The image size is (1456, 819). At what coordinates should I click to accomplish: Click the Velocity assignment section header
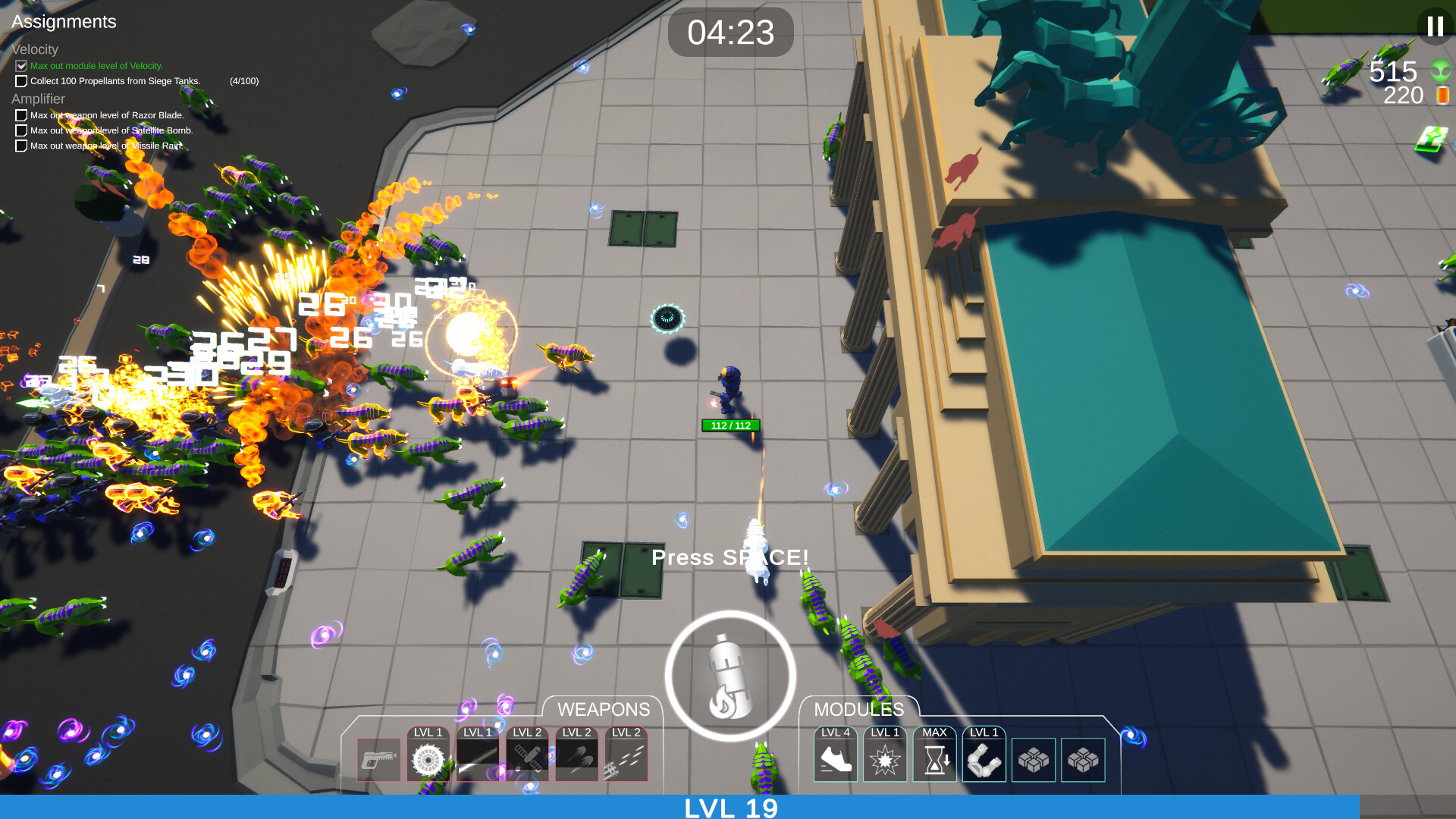click(x=35, y=49)
